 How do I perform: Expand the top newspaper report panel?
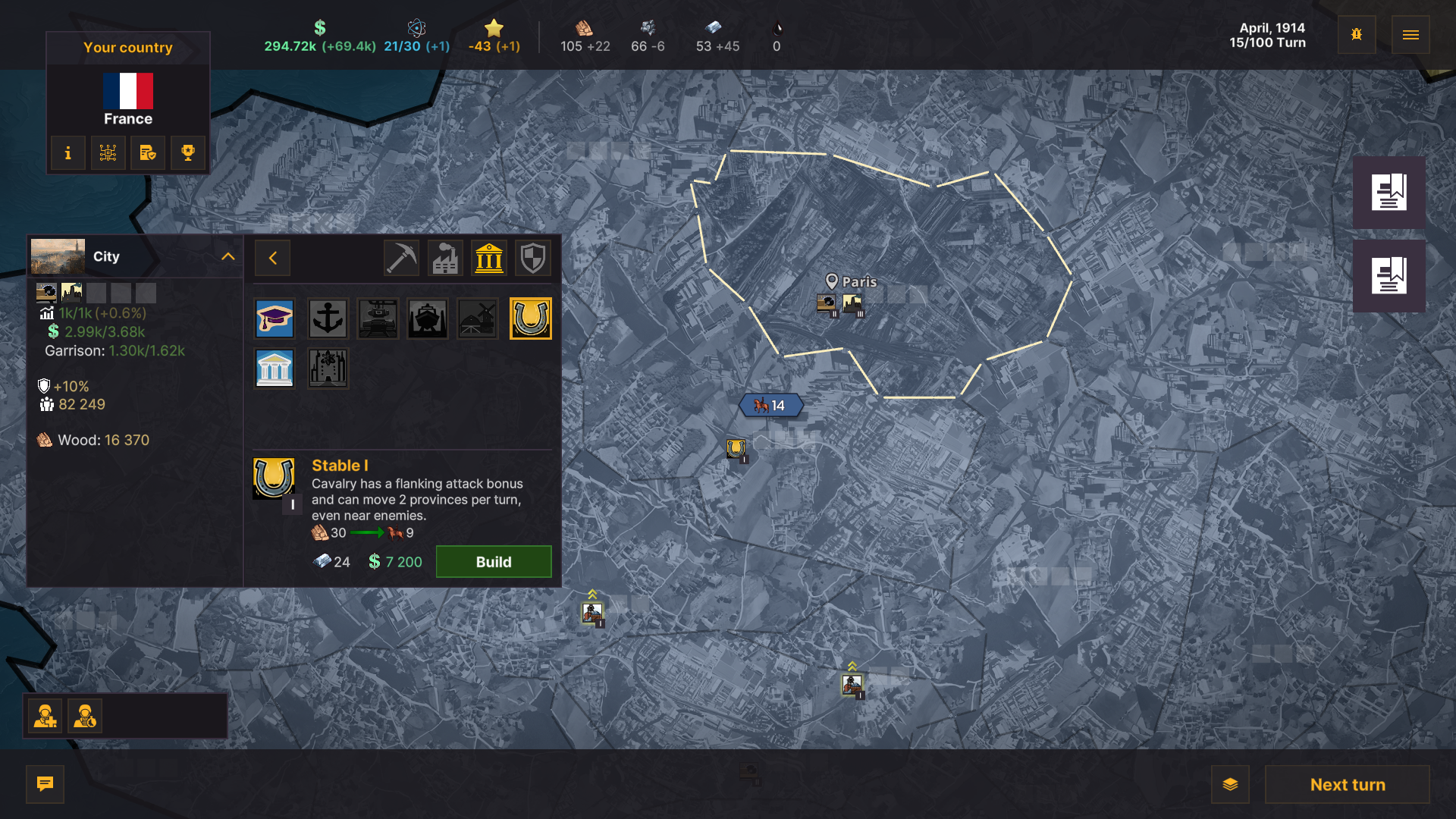click(1389, 191)
